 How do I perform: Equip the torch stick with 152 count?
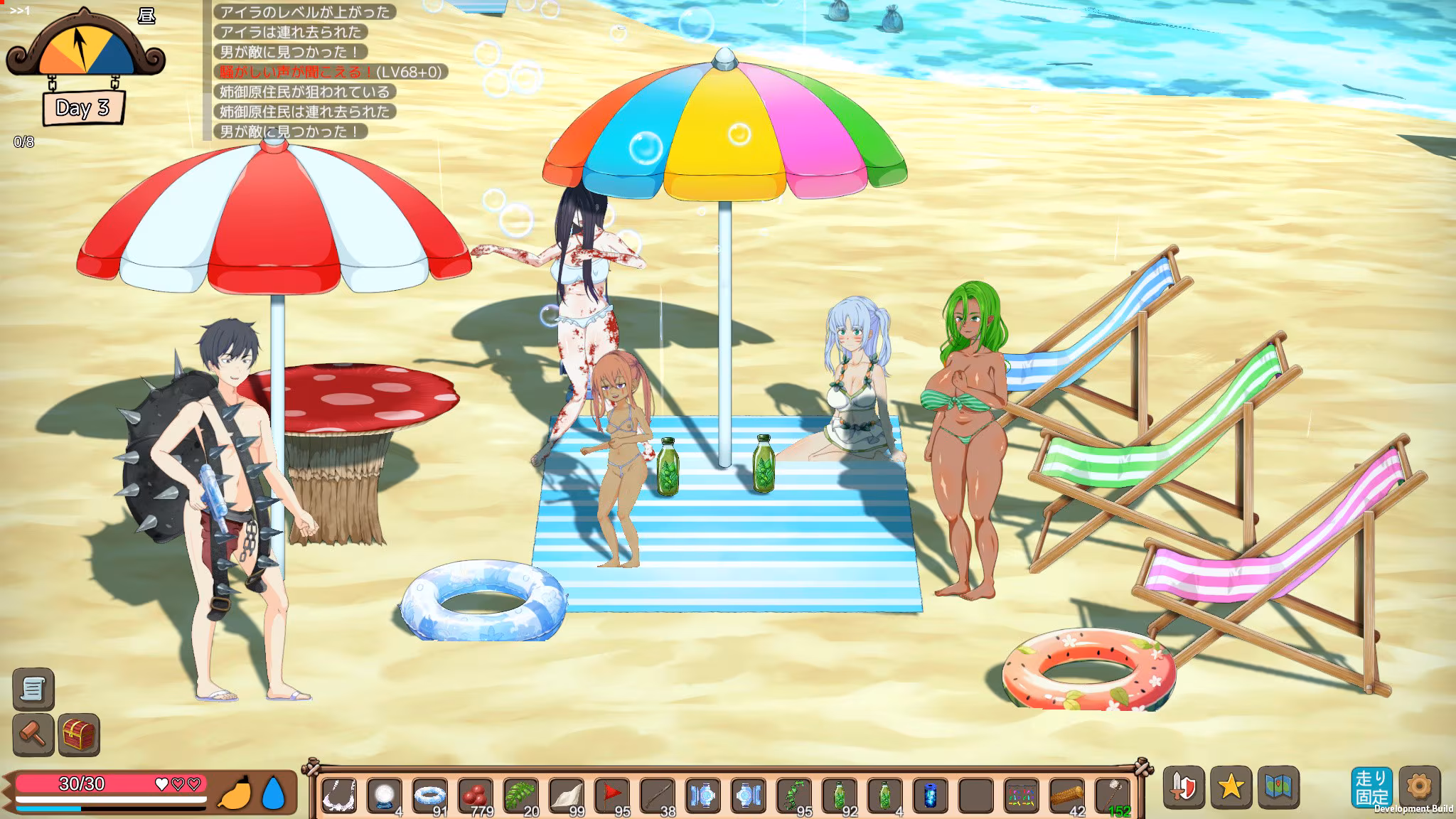pos(1113,796)
